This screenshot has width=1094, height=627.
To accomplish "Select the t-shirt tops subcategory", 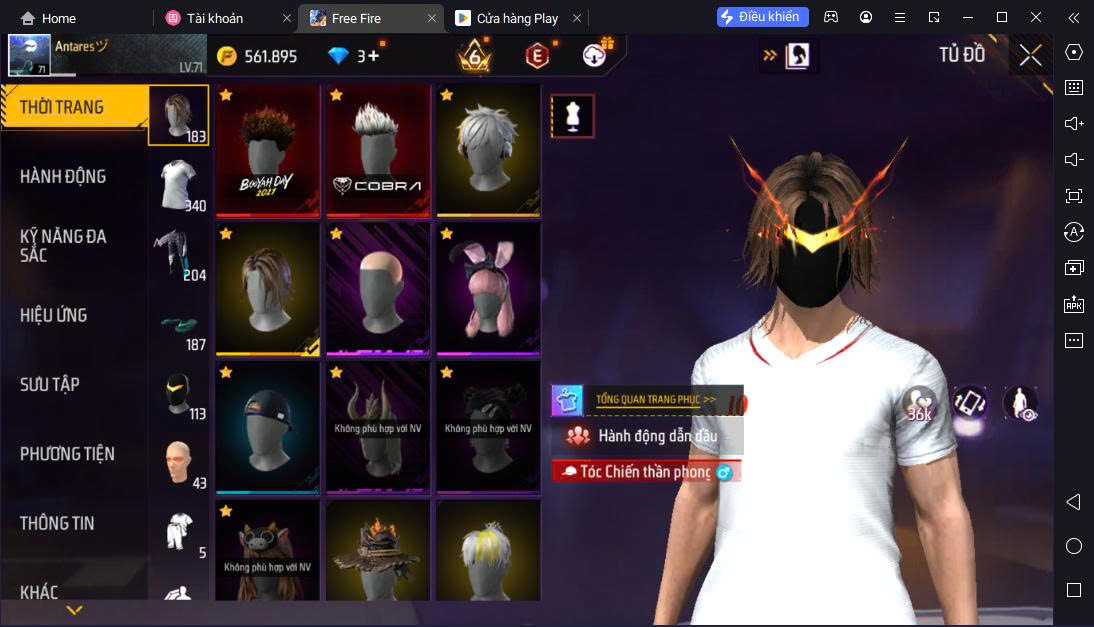I will [179, 186].
